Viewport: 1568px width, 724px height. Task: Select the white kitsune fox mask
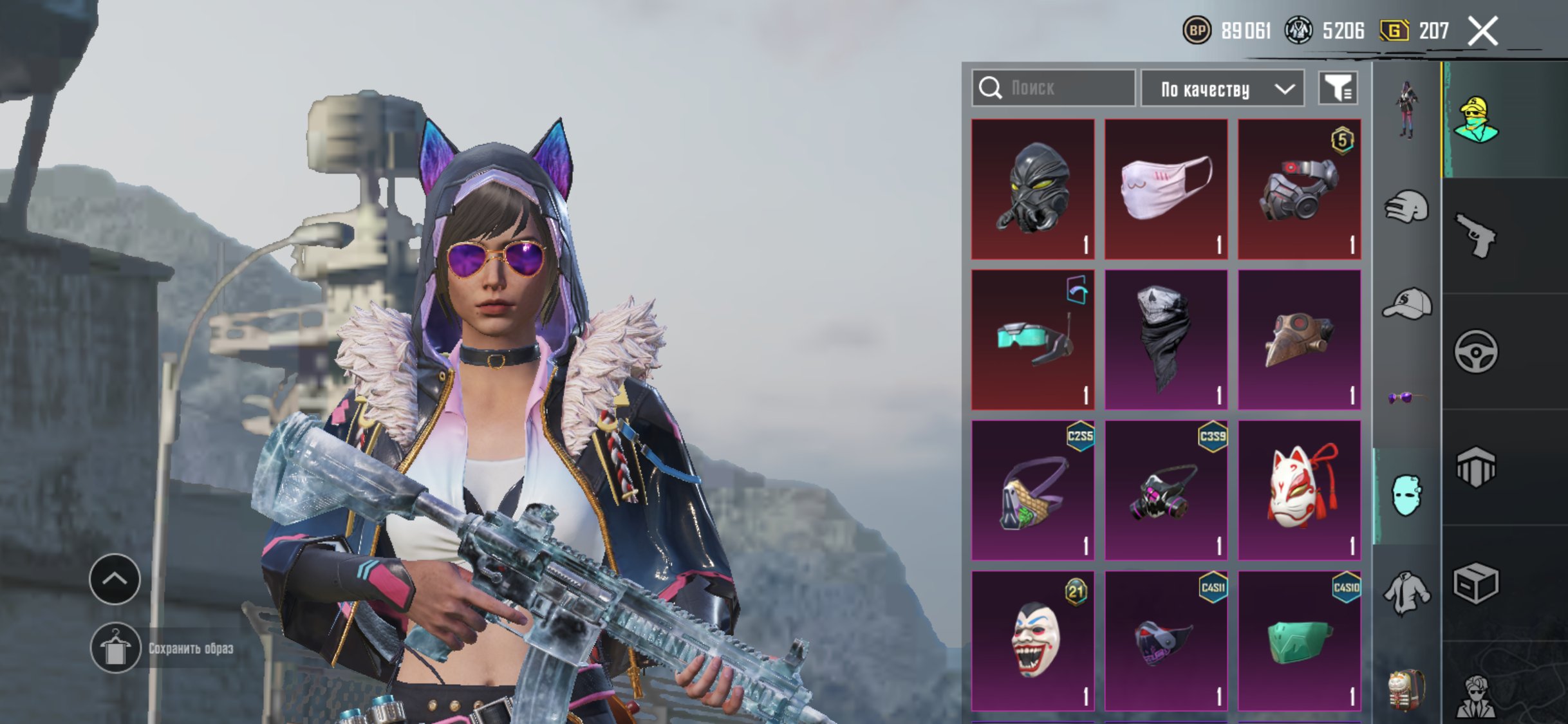point(1299,490)
